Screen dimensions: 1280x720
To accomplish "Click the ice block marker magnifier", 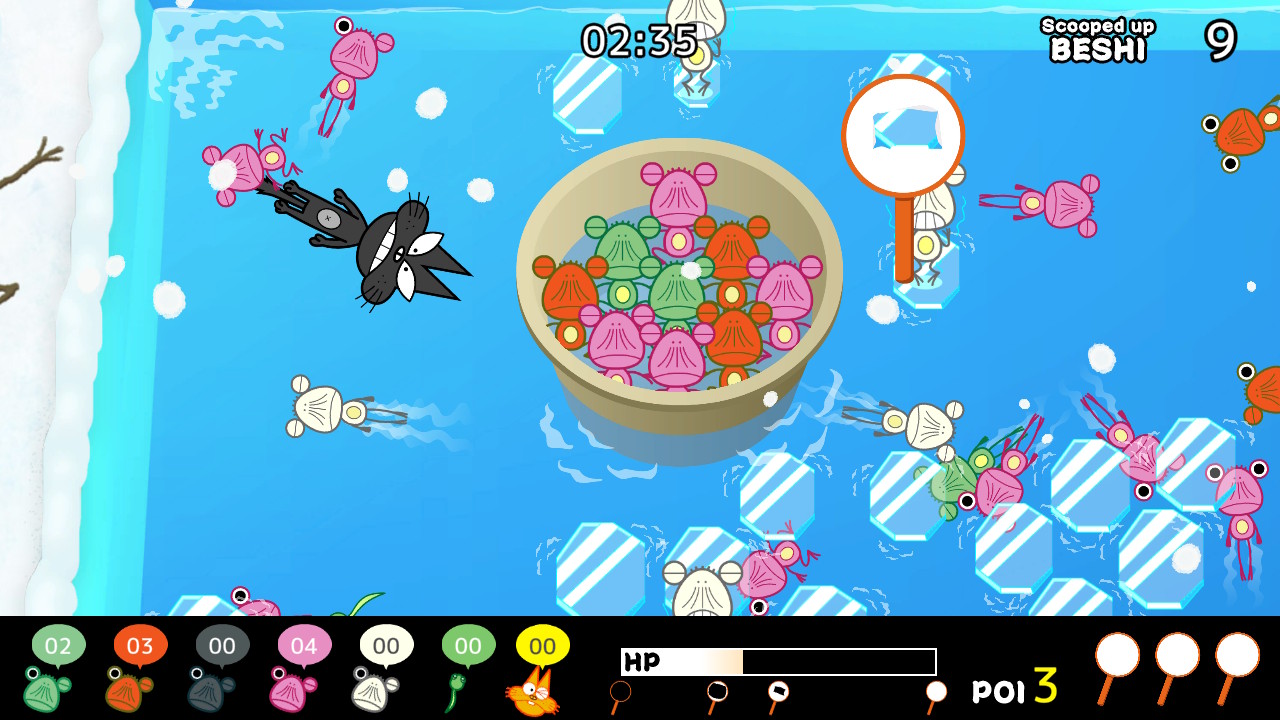I will pos(904,135).
